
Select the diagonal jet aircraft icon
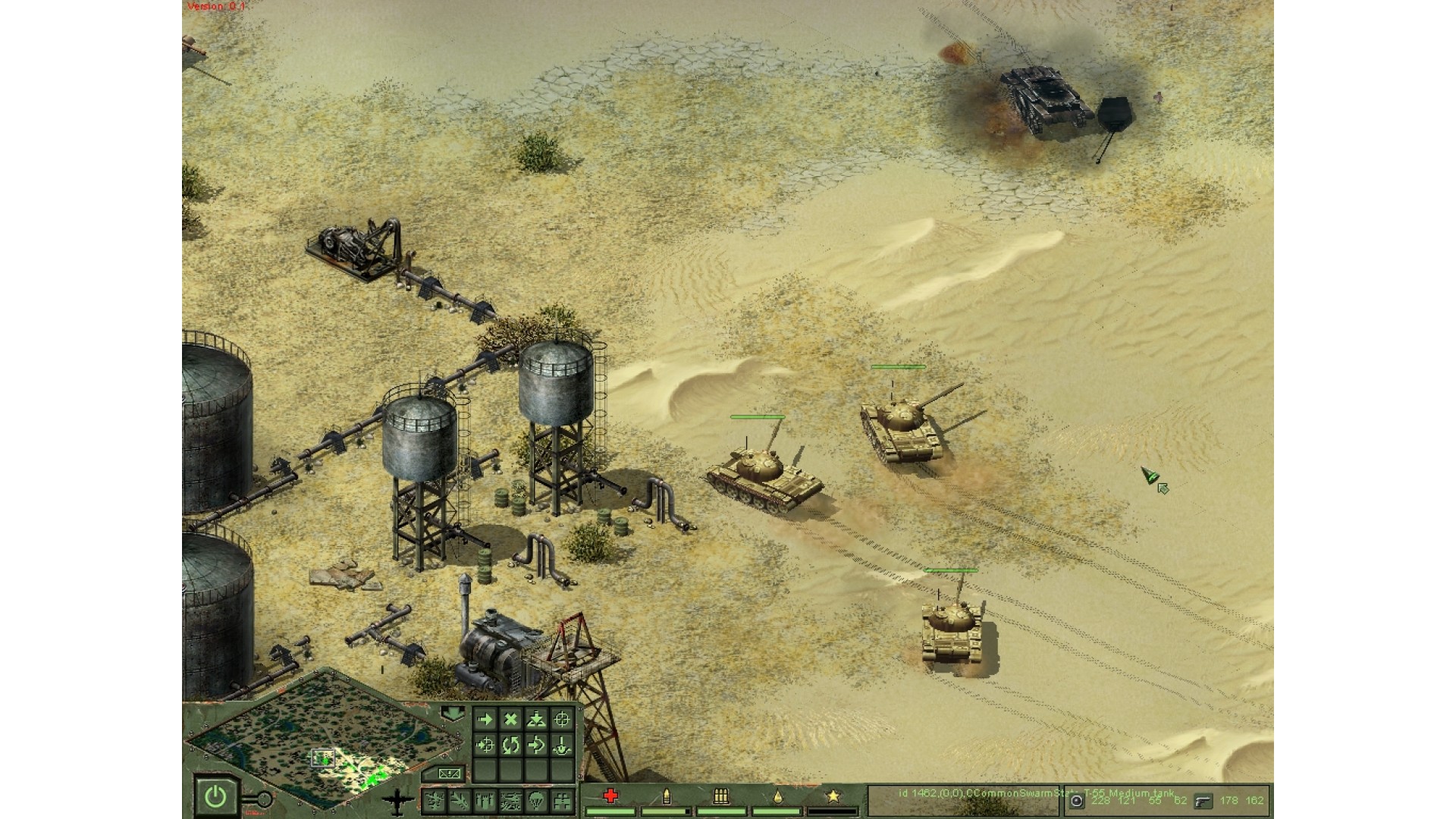click(x=460, y=799)
